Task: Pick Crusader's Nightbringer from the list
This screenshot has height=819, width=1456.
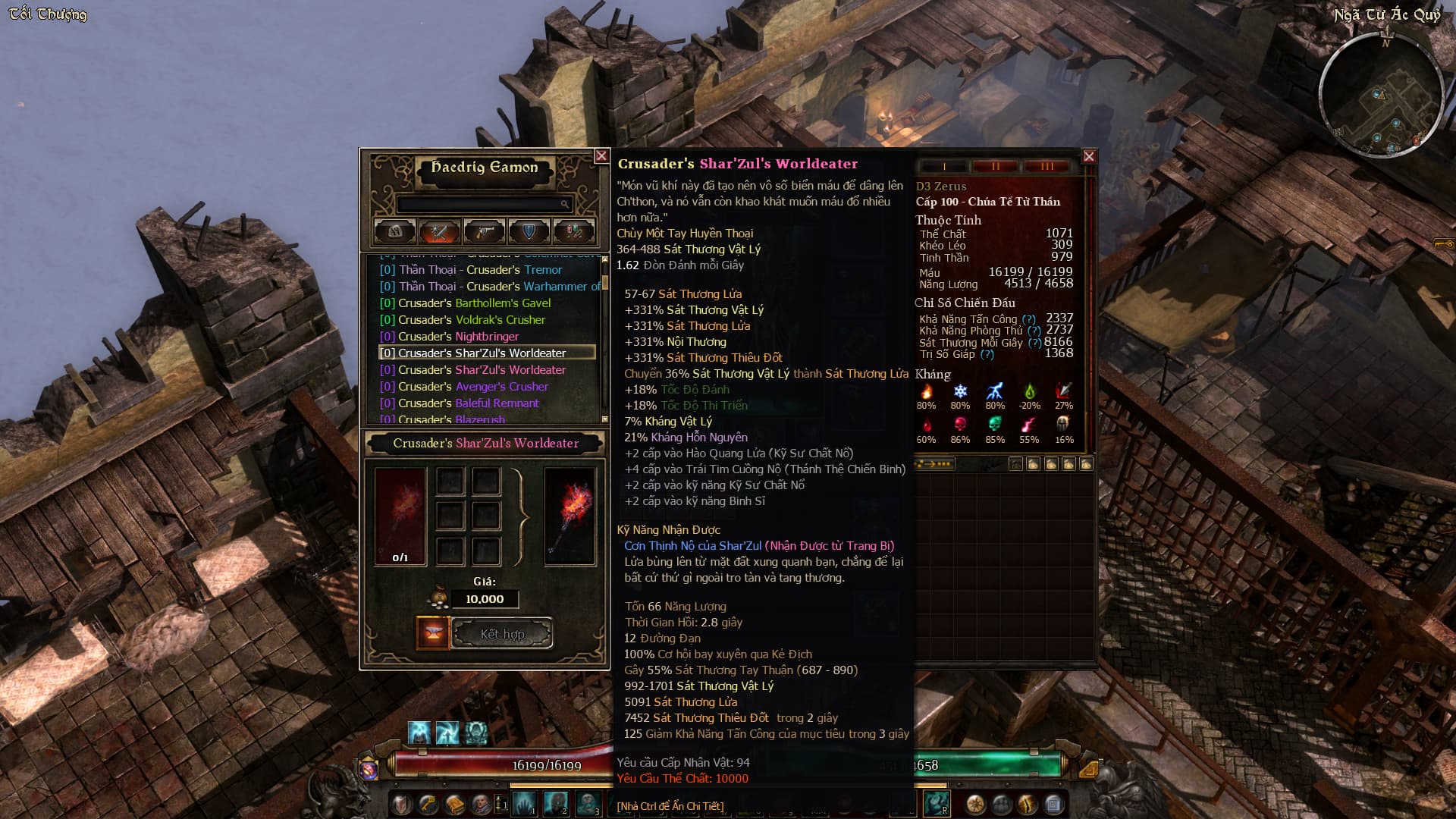Action: [x=458, y=336]
